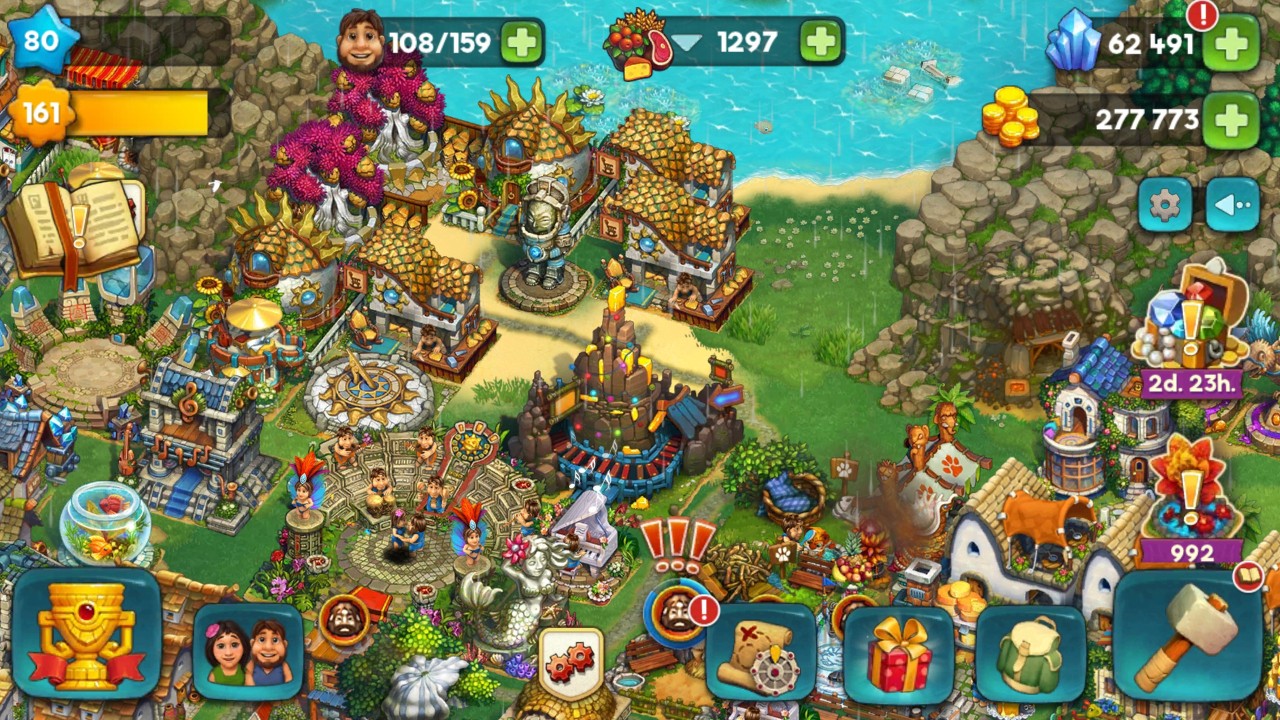Add more villagers with the green plus

click(x=521, y=43)
